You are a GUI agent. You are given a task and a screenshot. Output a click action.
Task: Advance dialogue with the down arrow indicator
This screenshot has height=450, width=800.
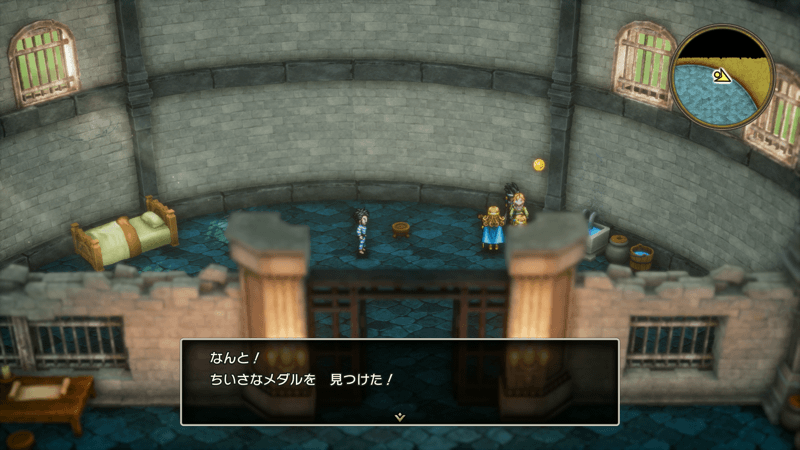pos(399,416)
